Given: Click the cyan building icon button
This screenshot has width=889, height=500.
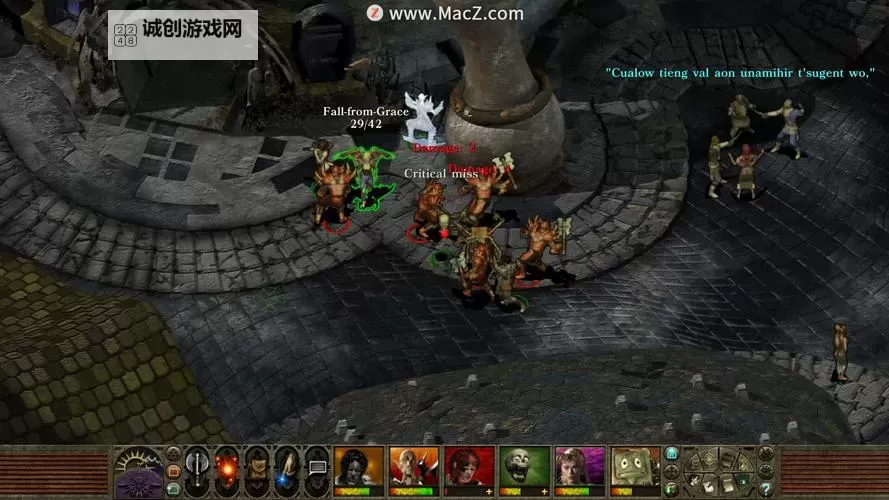Looking at the screenshot, I should (672, 454).
